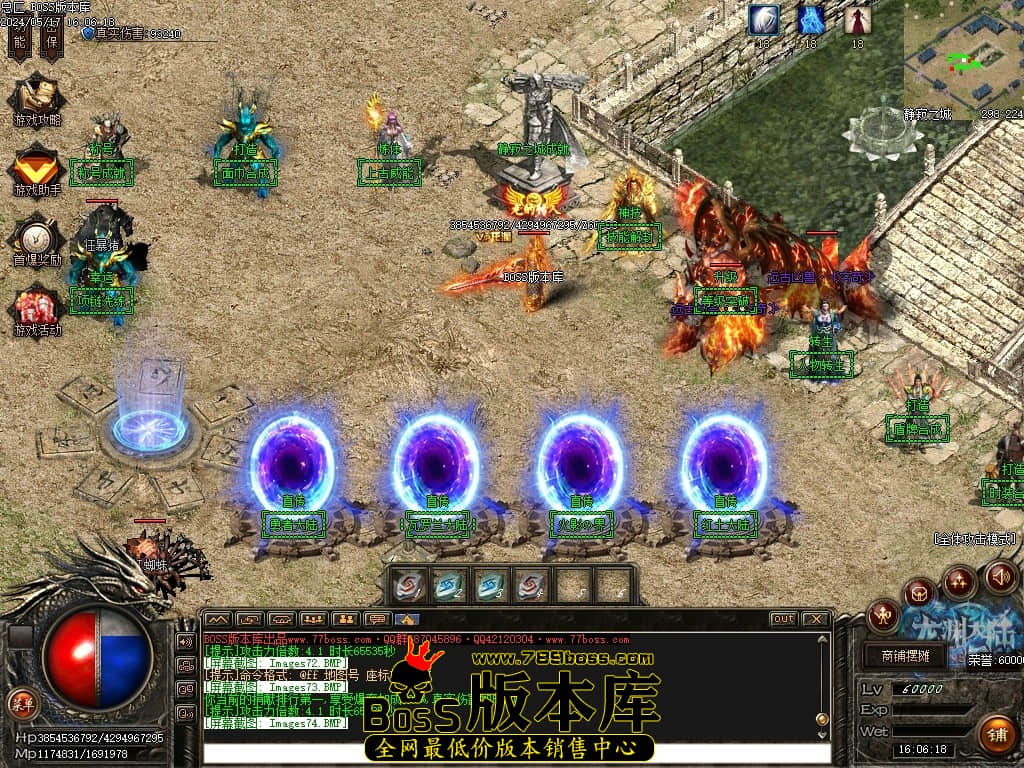Open the cube bag round button
Viewport: 1024px width, 768px height.
919,592
